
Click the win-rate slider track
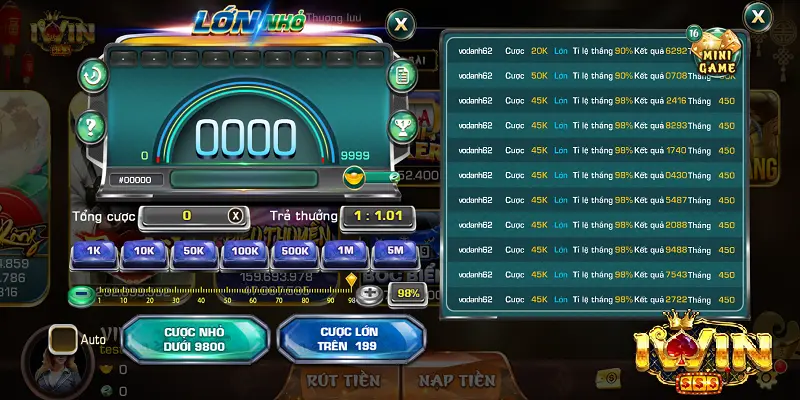225,294
